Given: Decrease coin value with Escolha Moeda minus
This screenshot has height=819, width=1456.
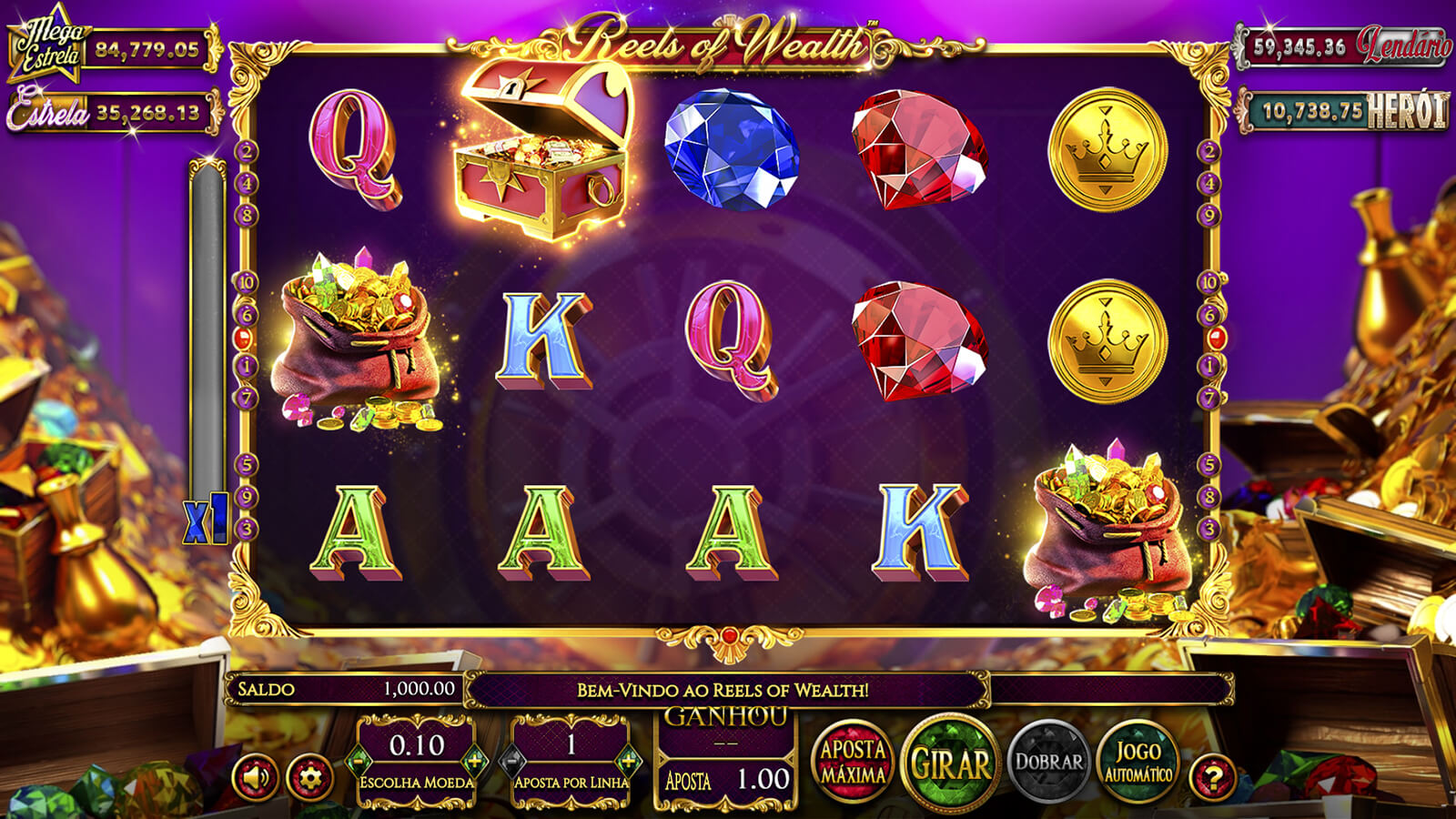Looking at the screenshot, I should pos(359,761).
